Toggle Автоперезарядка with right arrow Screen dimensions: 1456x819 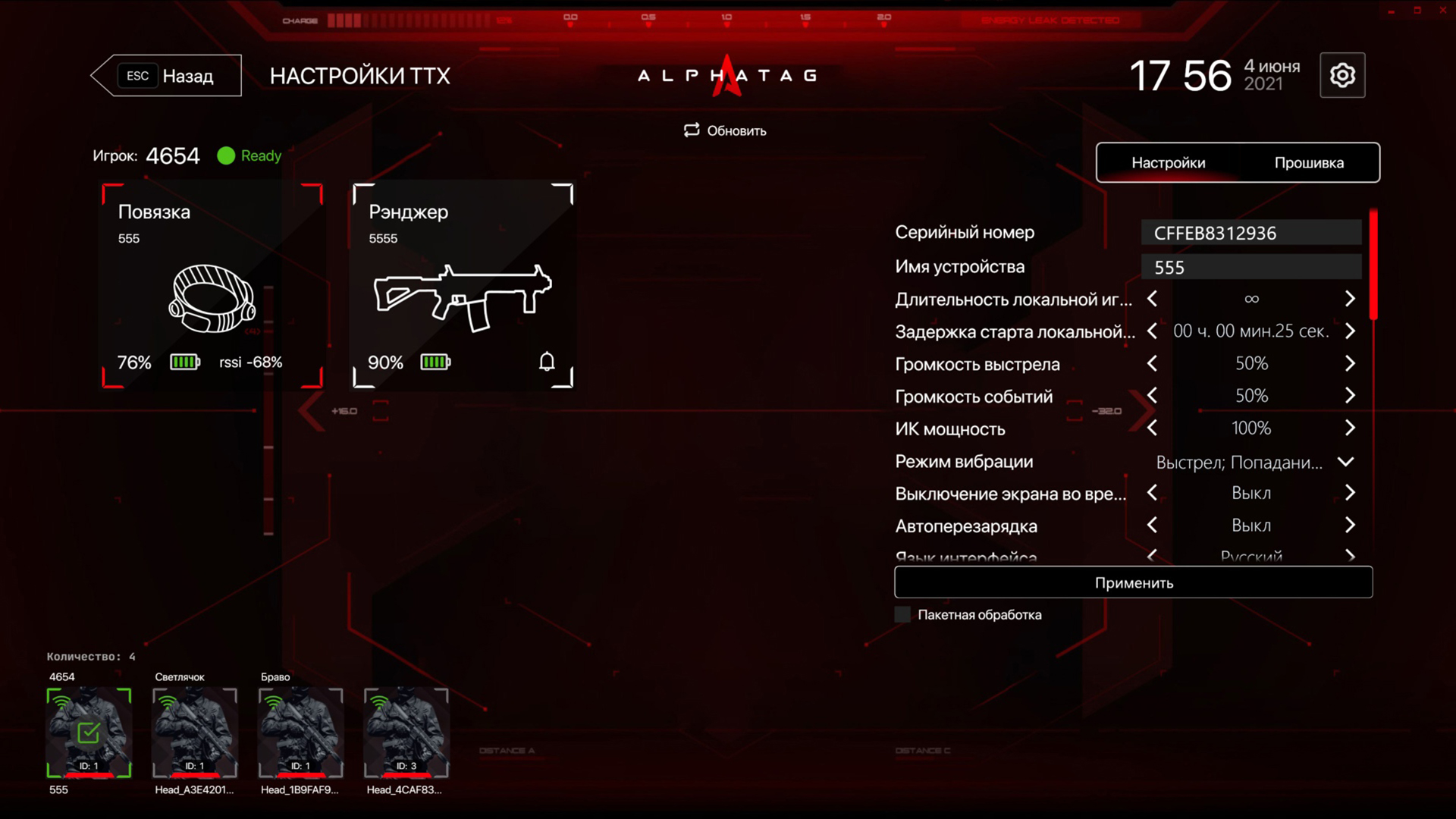click(x=1350, y=526)
